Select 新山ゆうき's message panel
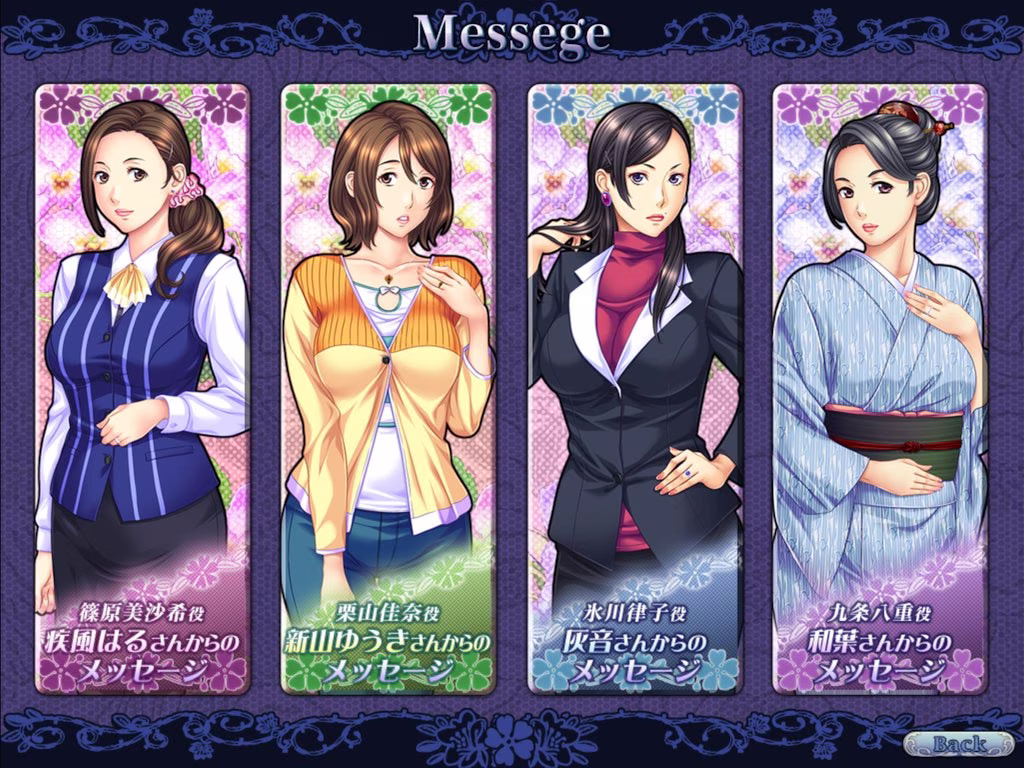 (388, 388)
